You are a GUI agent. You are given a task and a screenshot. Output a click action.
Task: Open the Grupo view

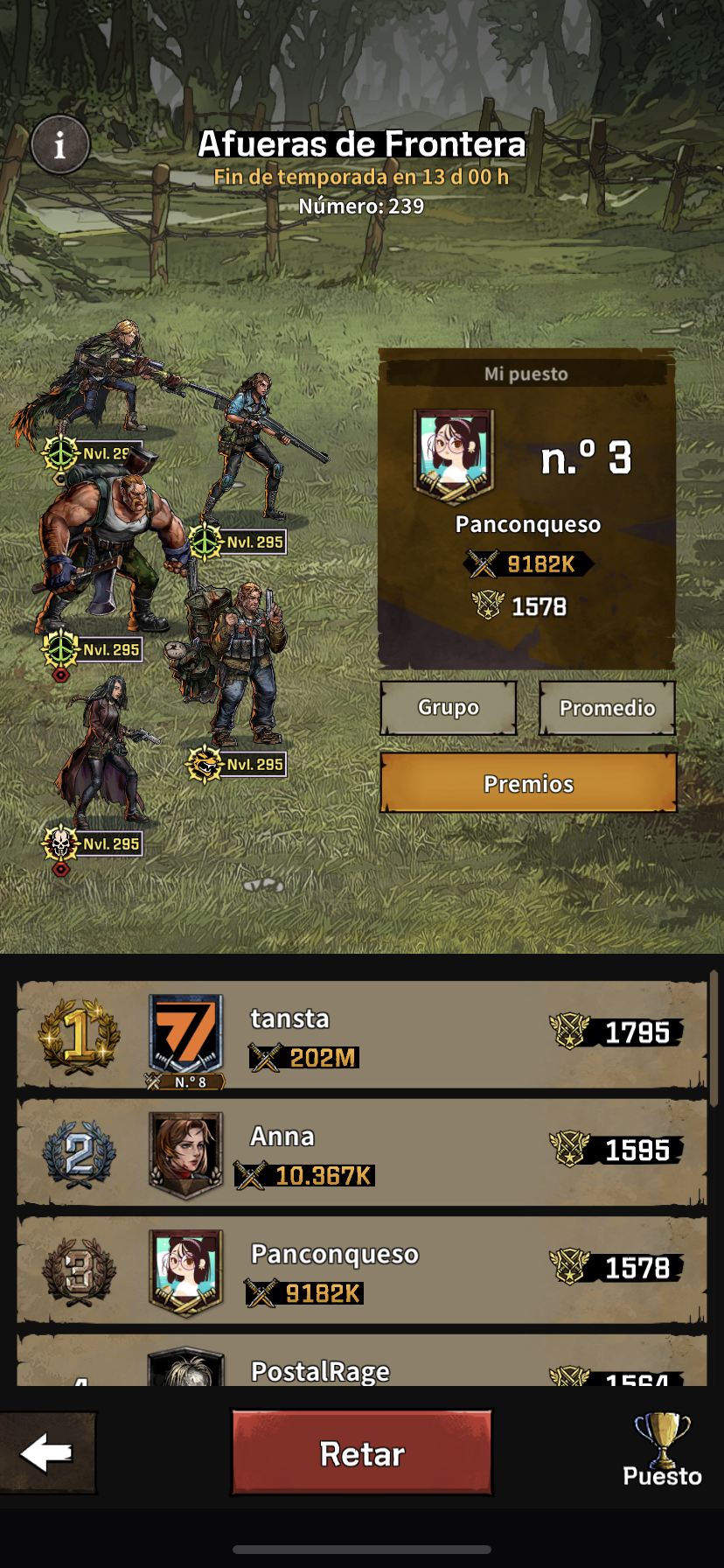click(449, 707)
